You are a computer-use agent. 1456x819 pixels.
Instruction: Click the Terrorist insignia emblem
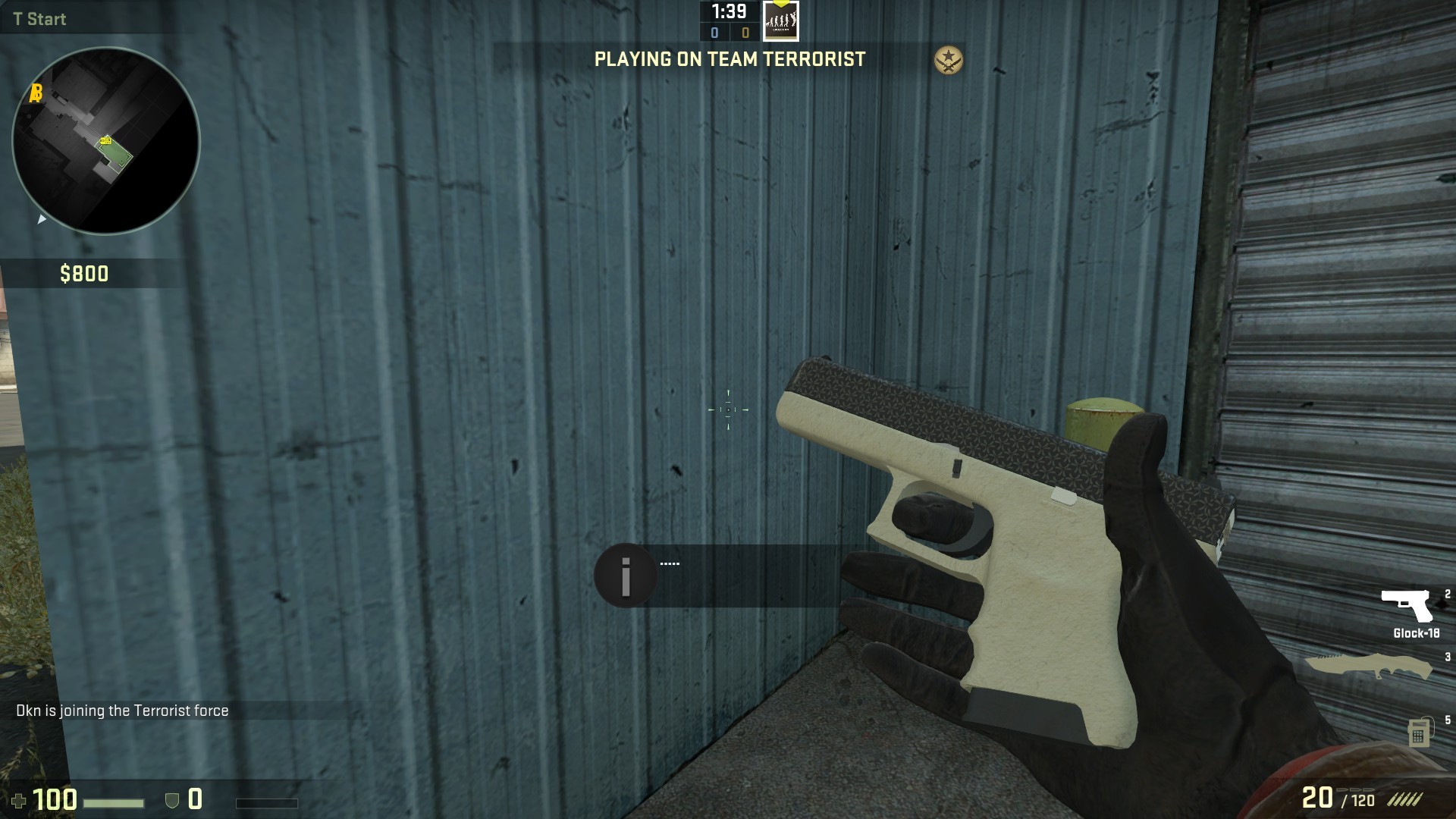pyautogui.click(x=947, y=60)
